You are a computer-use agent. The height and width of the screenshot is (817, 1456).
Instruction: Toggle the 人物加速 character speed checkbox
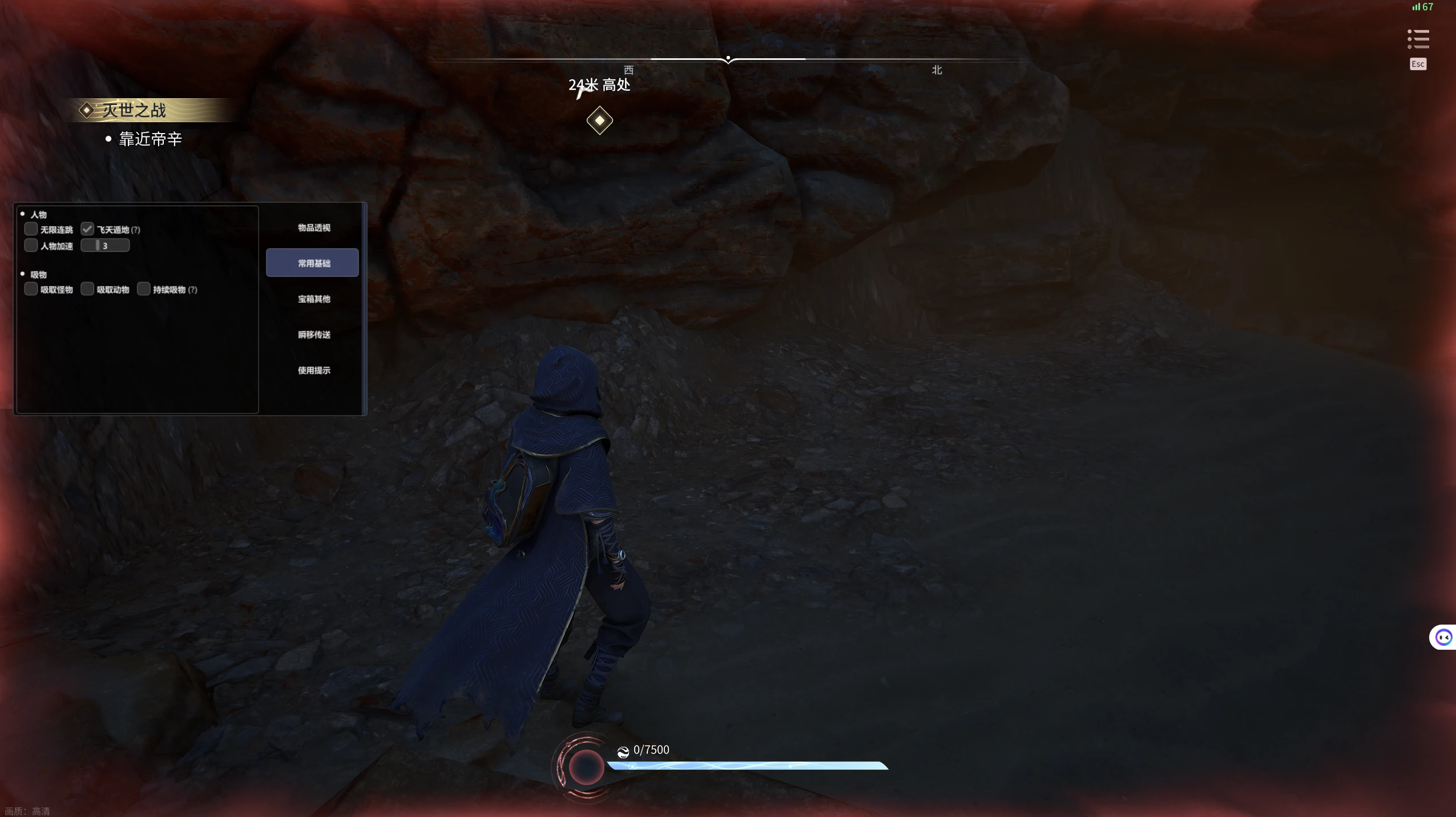click(x=31, y=245)
